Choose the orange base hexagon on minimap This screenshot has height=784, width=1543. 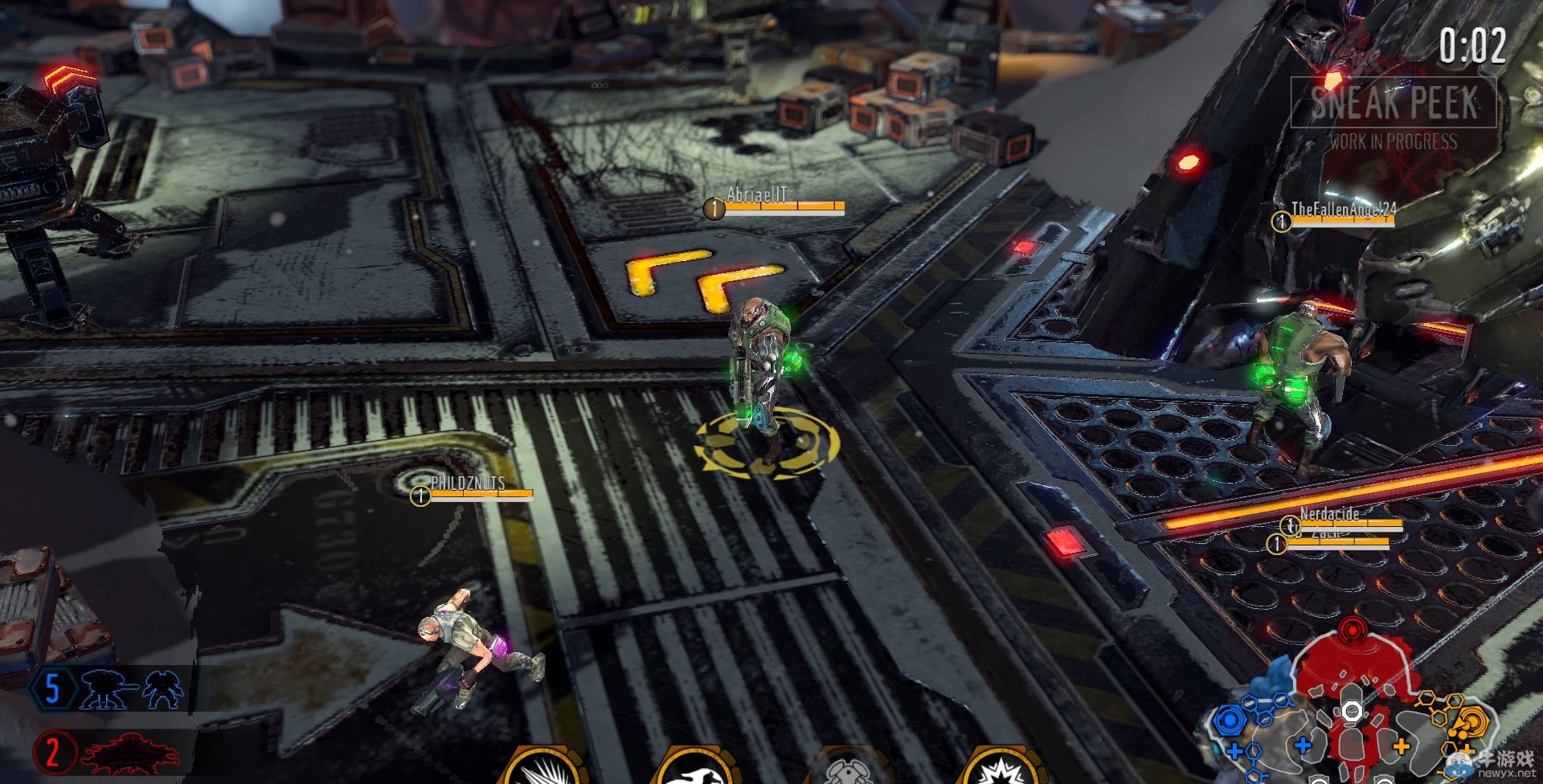[x=1472, y=721]
